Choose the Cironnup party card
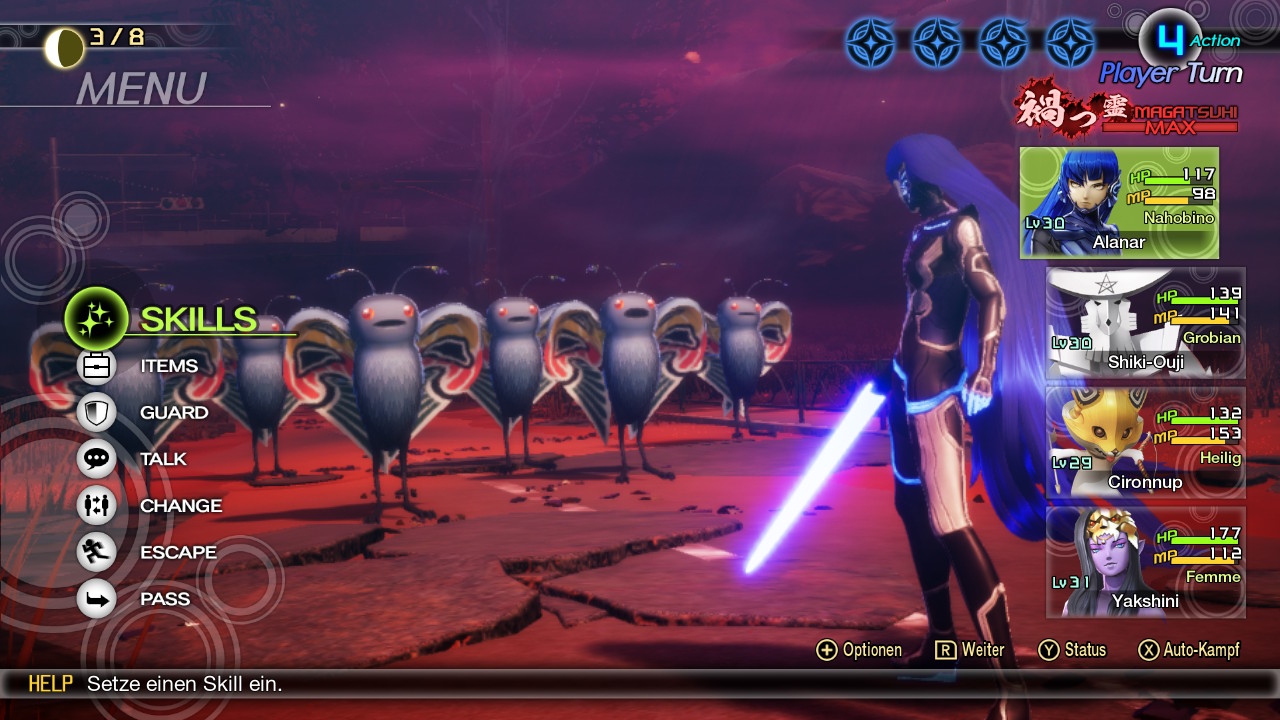1280x720 pixels. pyautogui.click(x=1145, y=442)
